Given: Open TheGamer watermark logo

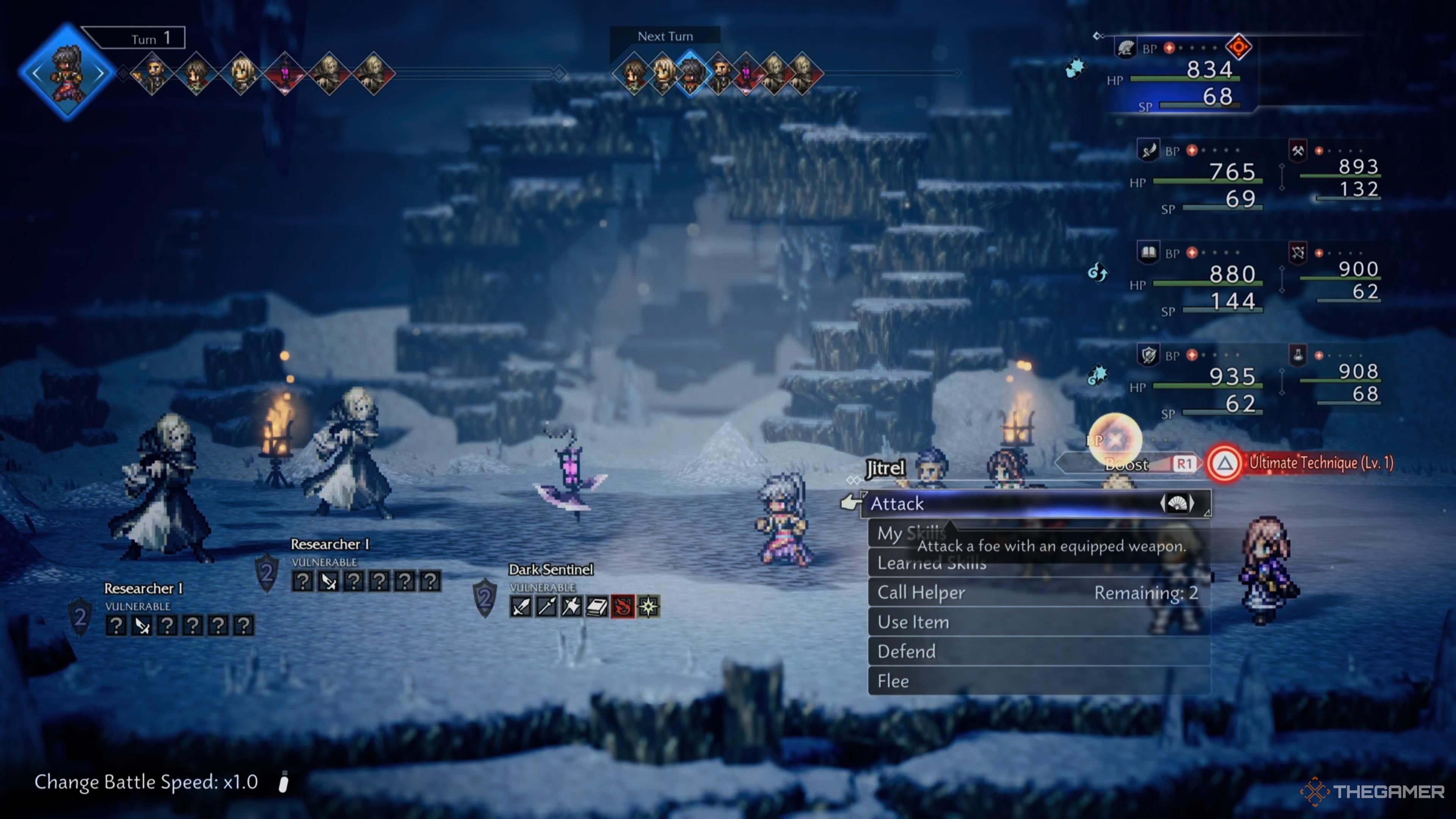Looking at the screenshot, I should (1372, 791).
